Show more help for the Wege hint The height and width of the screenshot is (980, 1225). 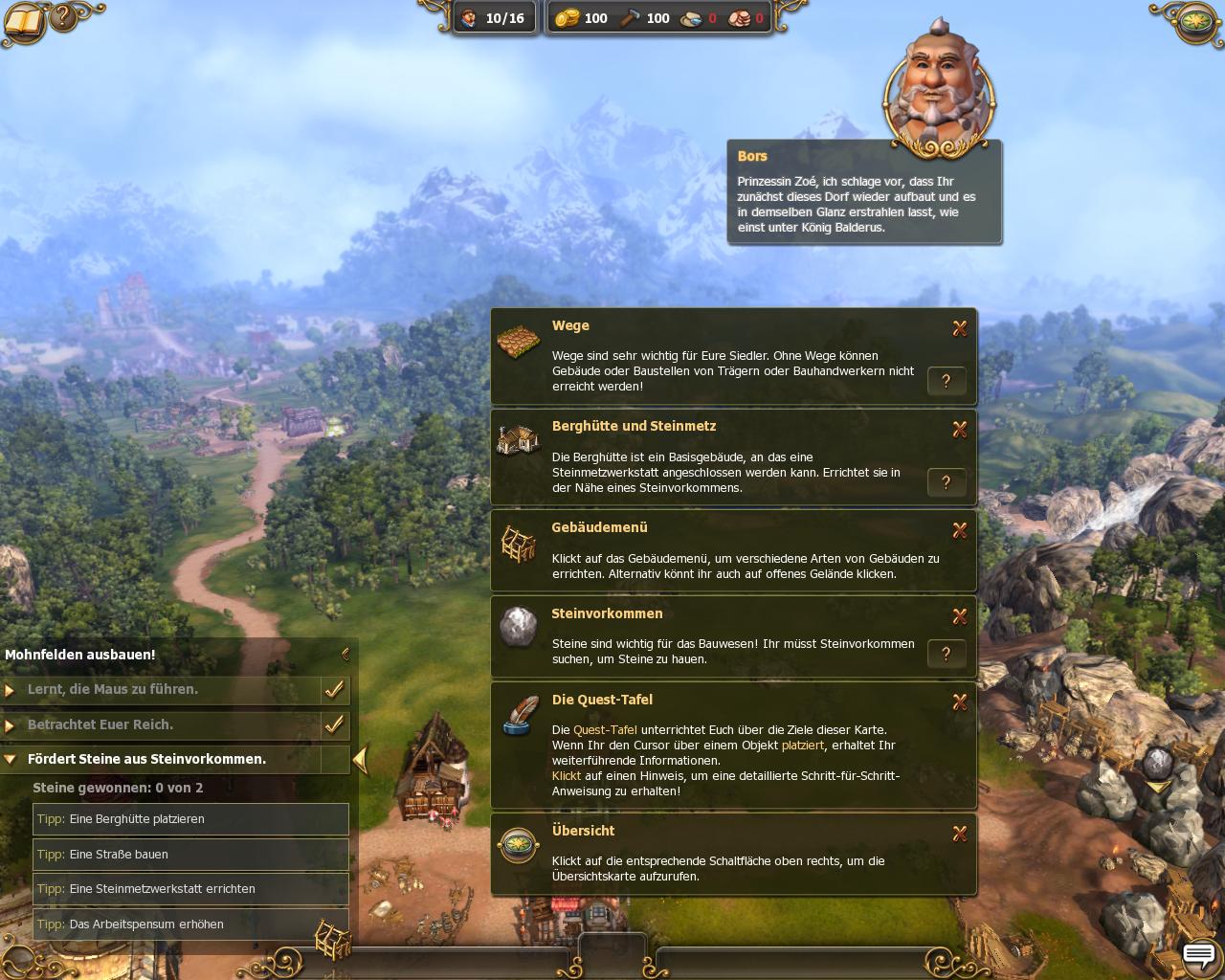[x=947, y=381]
